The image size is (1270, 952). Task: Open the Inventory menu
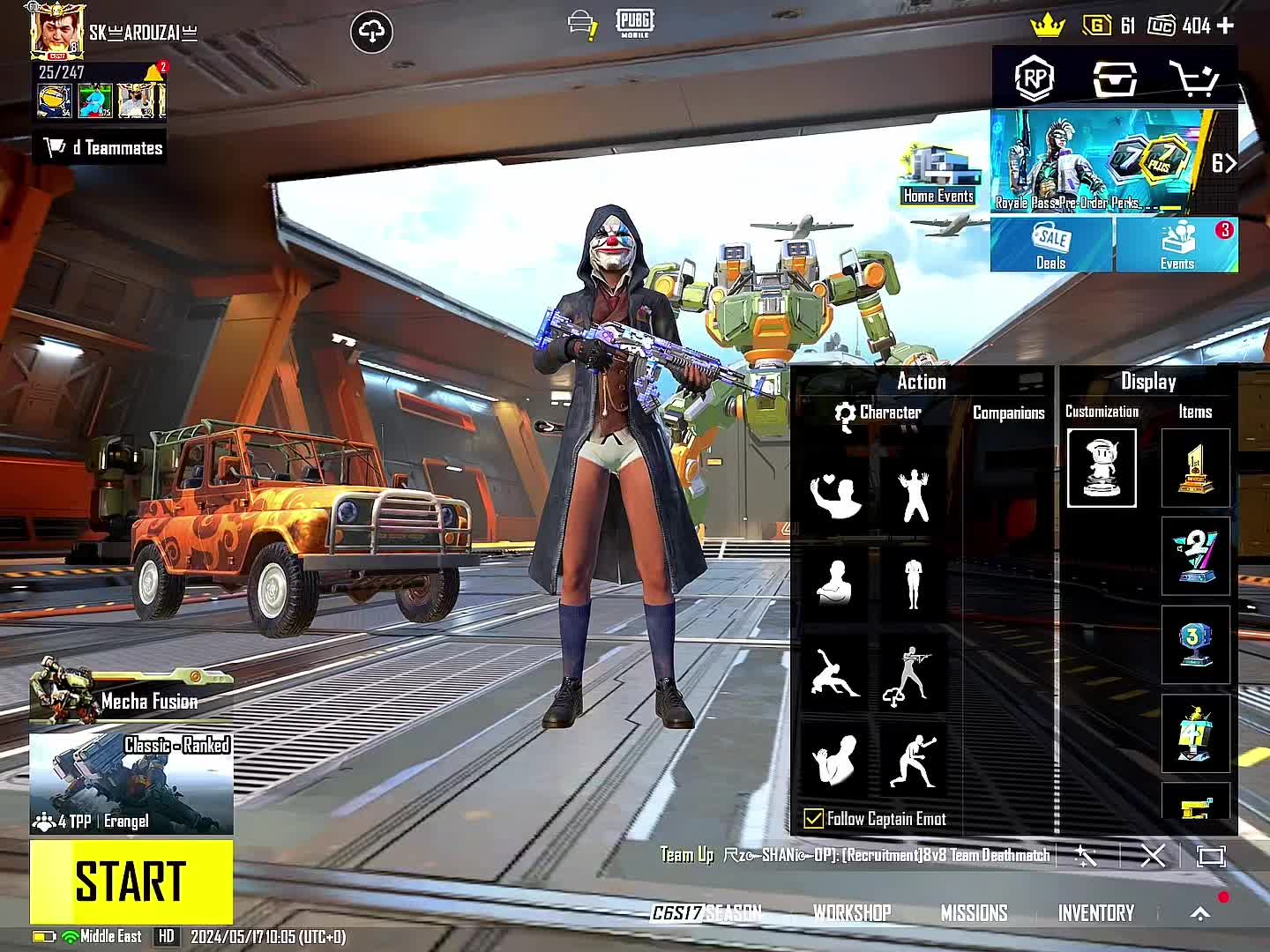[x=1096, y=913]
